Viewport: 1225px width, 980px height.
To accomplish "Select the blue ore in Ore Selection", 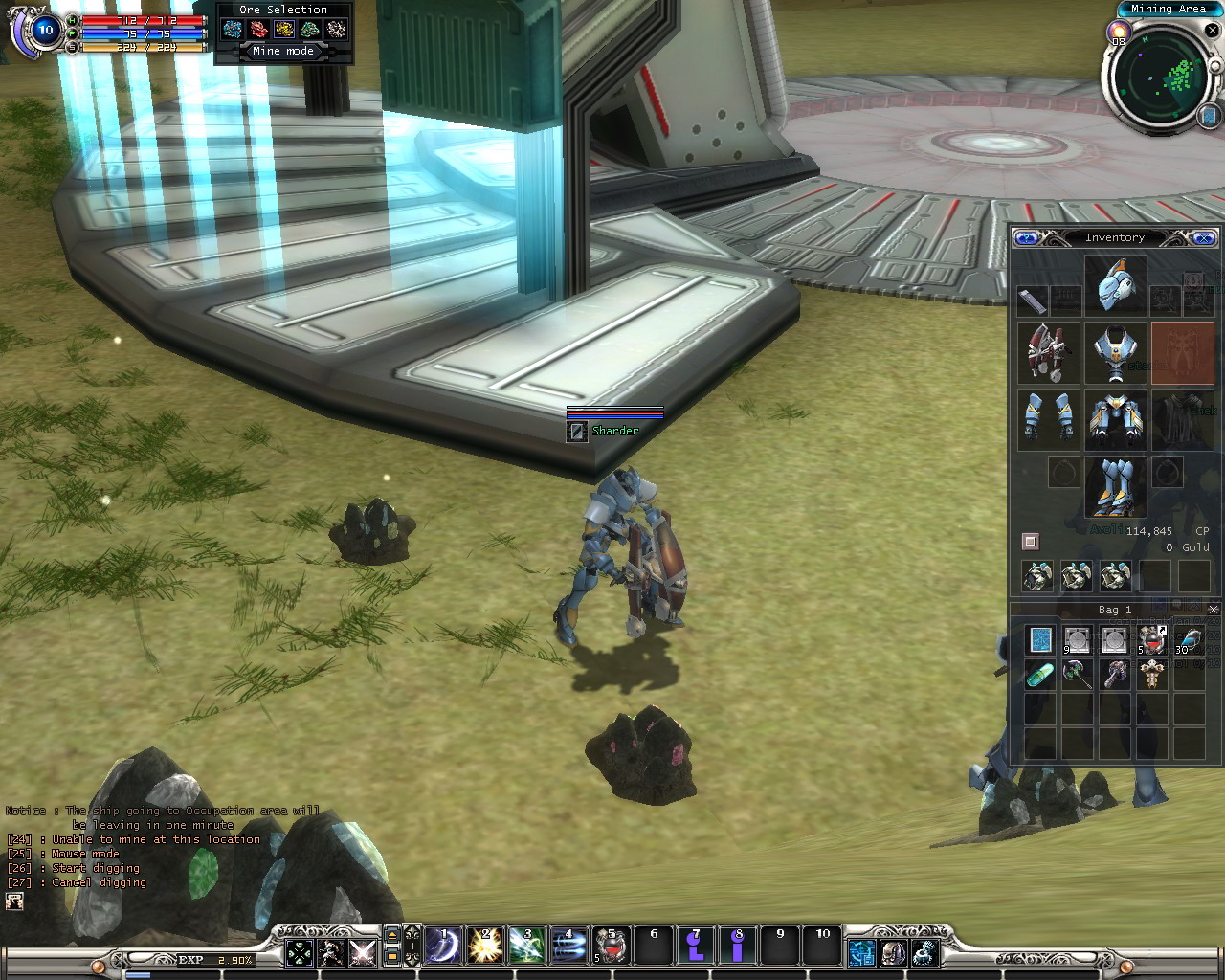I will (233, 30).
